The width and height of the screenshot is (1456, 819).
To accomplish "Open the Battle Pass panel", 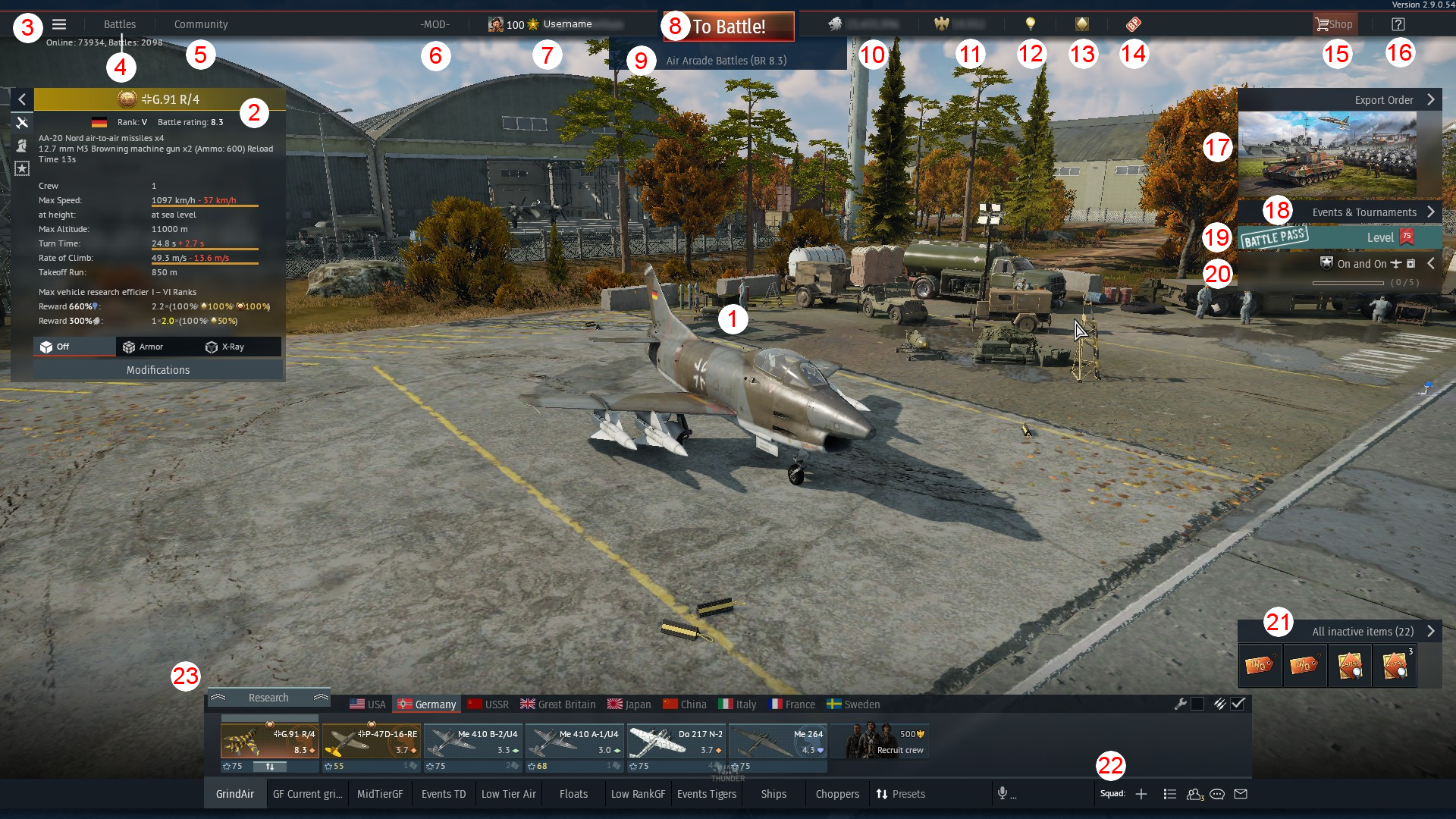I will (1339, 237).
